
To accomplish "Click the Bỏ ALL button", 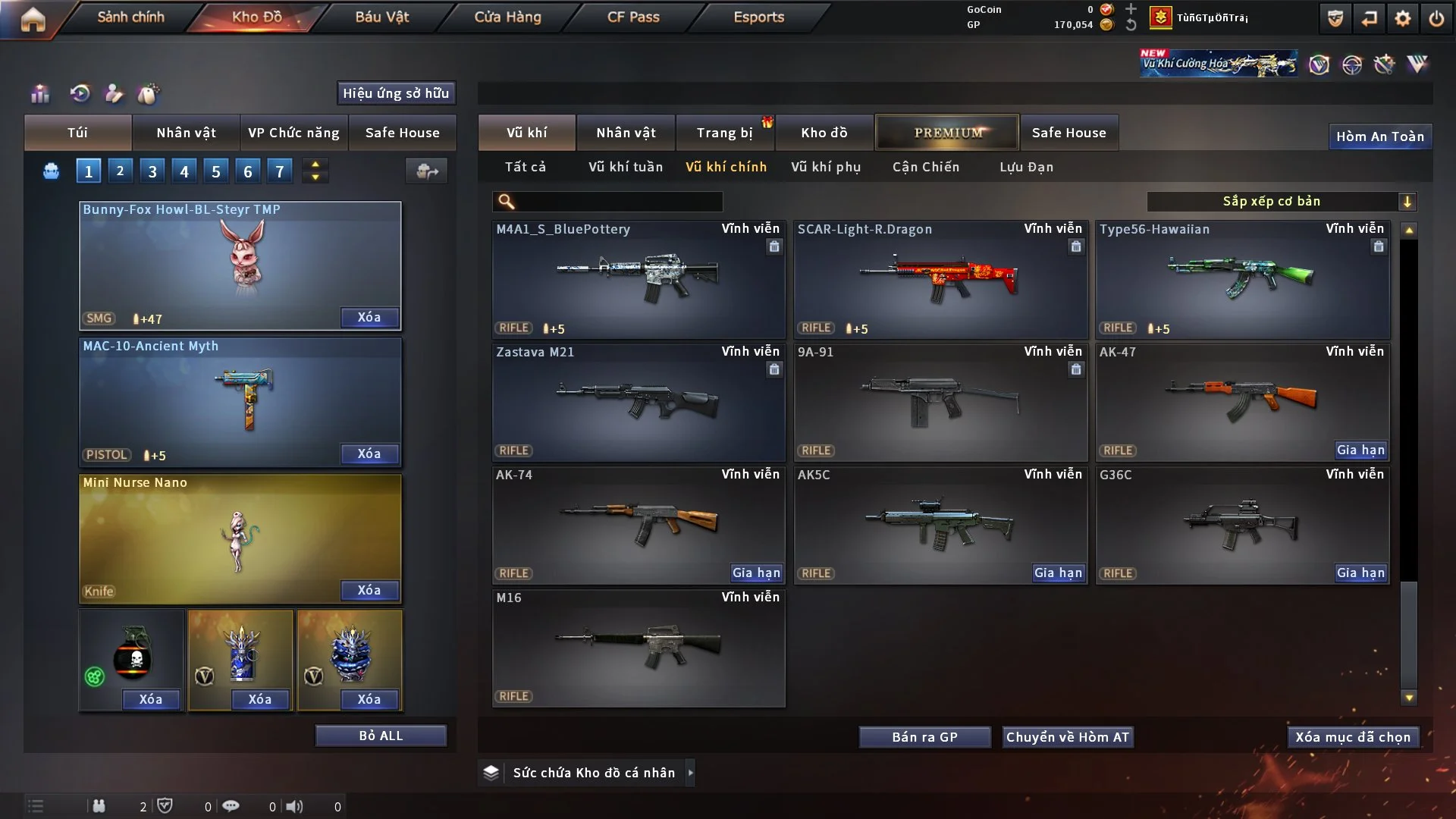I will (x=381, y=736).
